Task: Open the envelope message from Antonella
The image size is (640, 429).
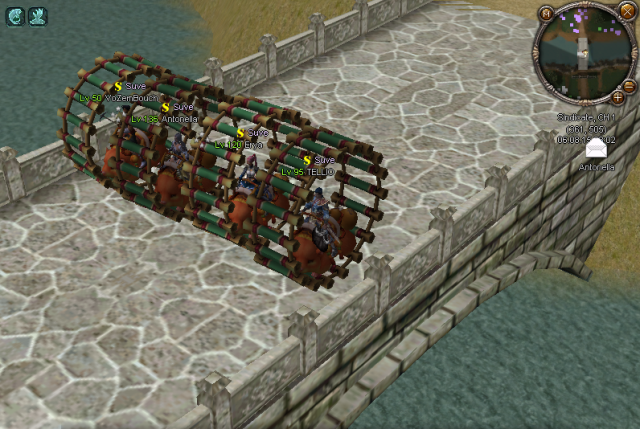Action: (x=596, y=149)
